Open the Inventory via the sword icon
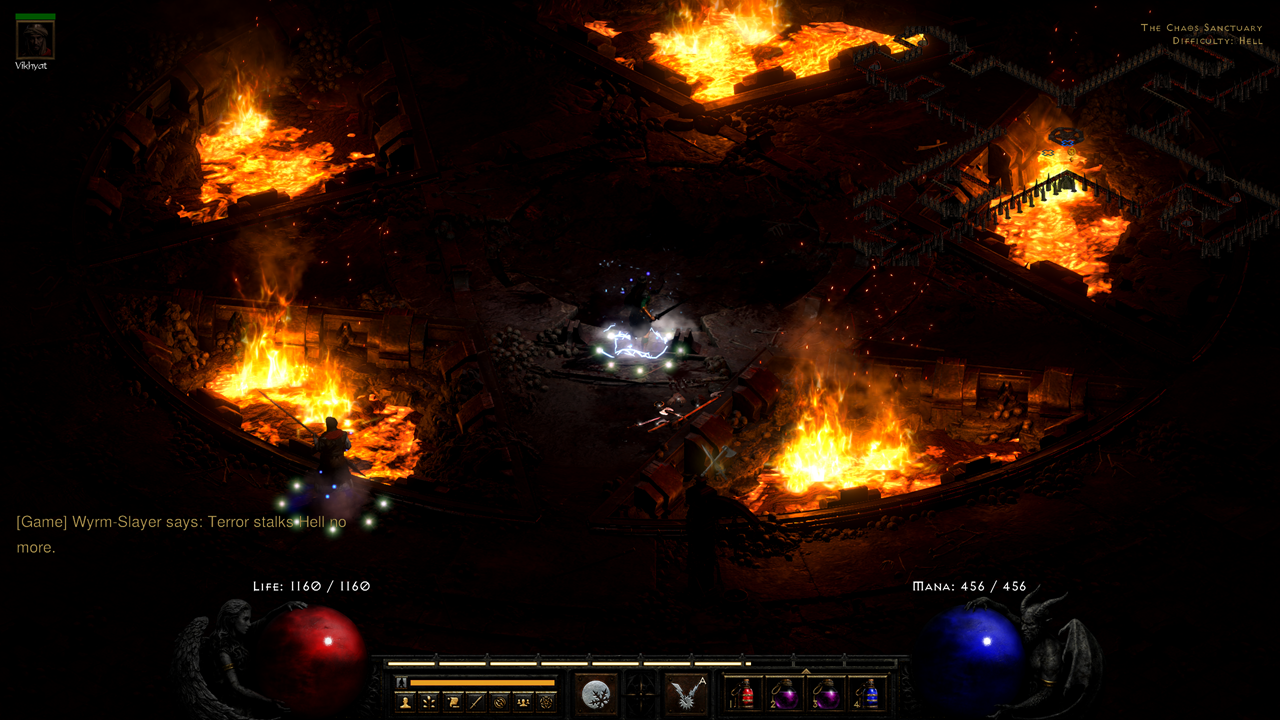 point(474,700)
